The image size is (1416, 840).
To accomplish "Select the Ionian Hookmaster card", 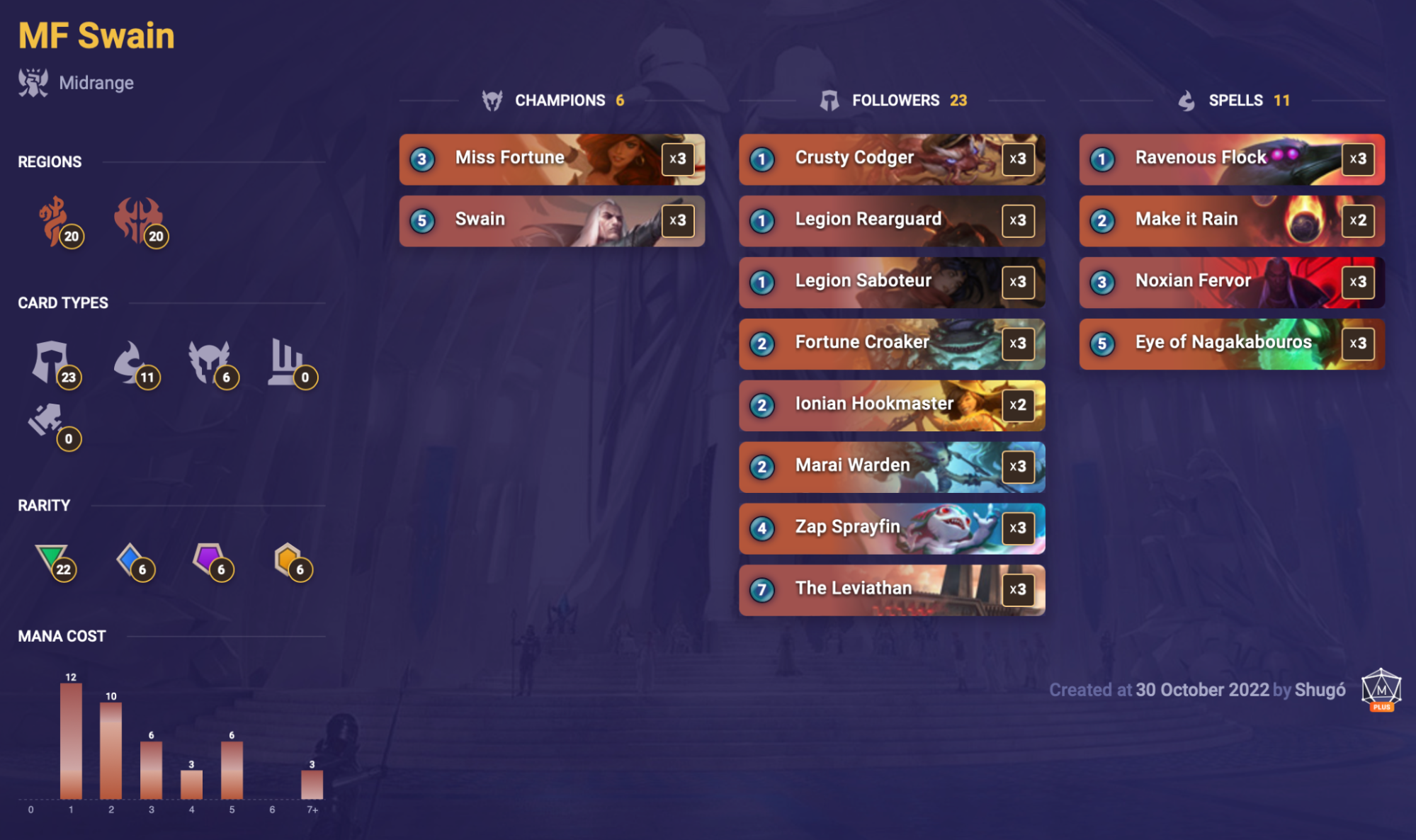I will pos(891,405).
